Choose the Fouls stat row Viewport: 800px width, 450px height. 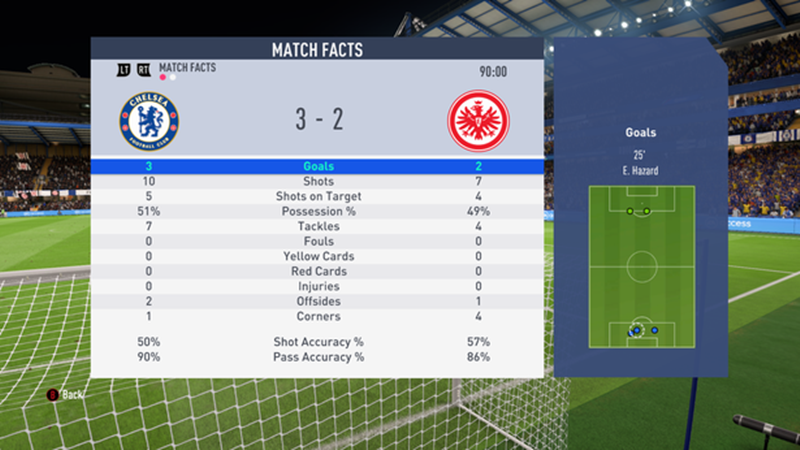(x=318, y=241)
